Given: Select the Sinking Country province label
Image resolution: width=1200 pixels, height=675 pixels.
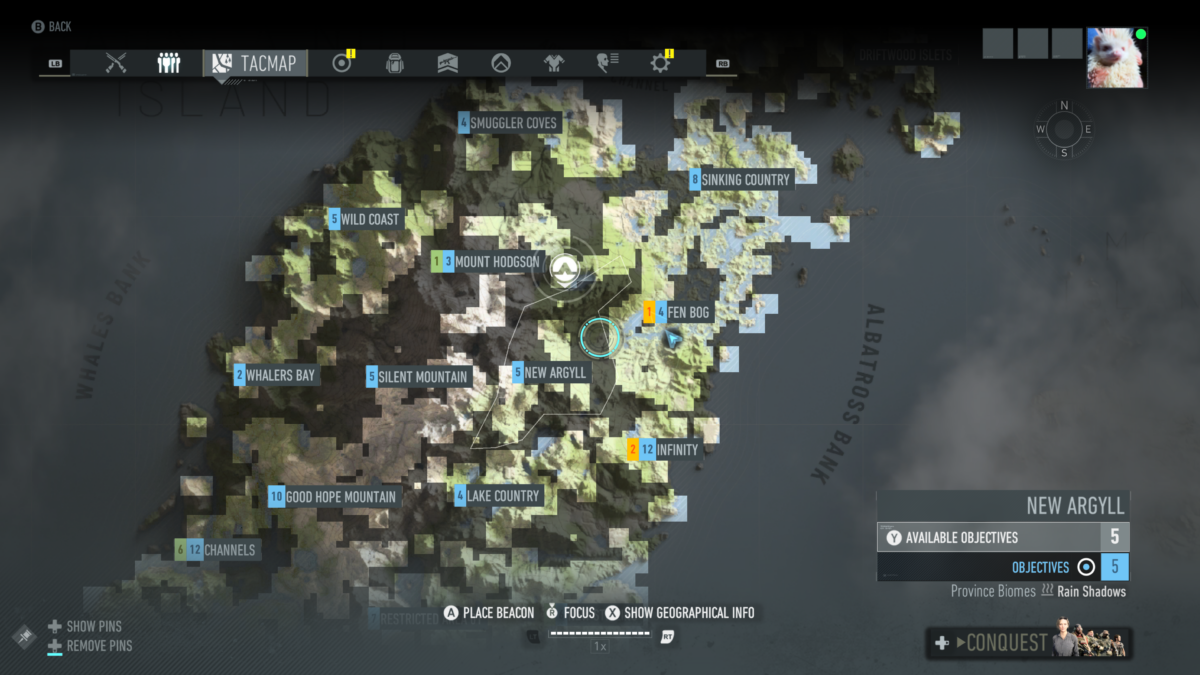Looking at the screenshot, I should tap(745, 180).
